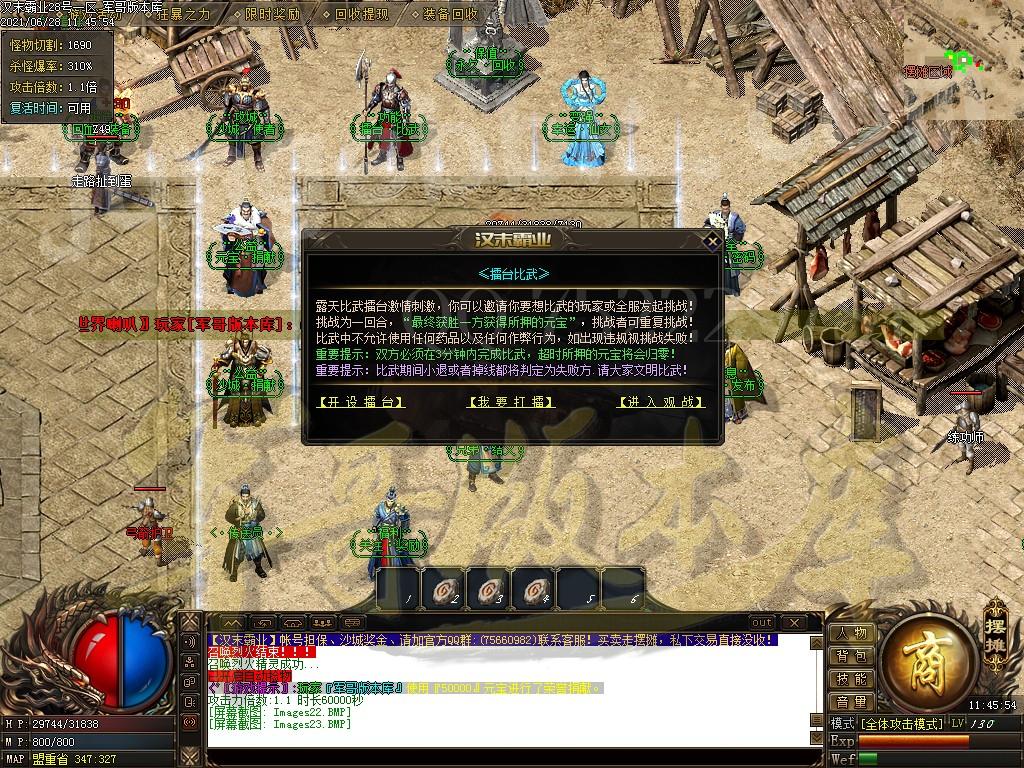
Task: Open the 音量 sound settings
Action: [x=851, y=702]
